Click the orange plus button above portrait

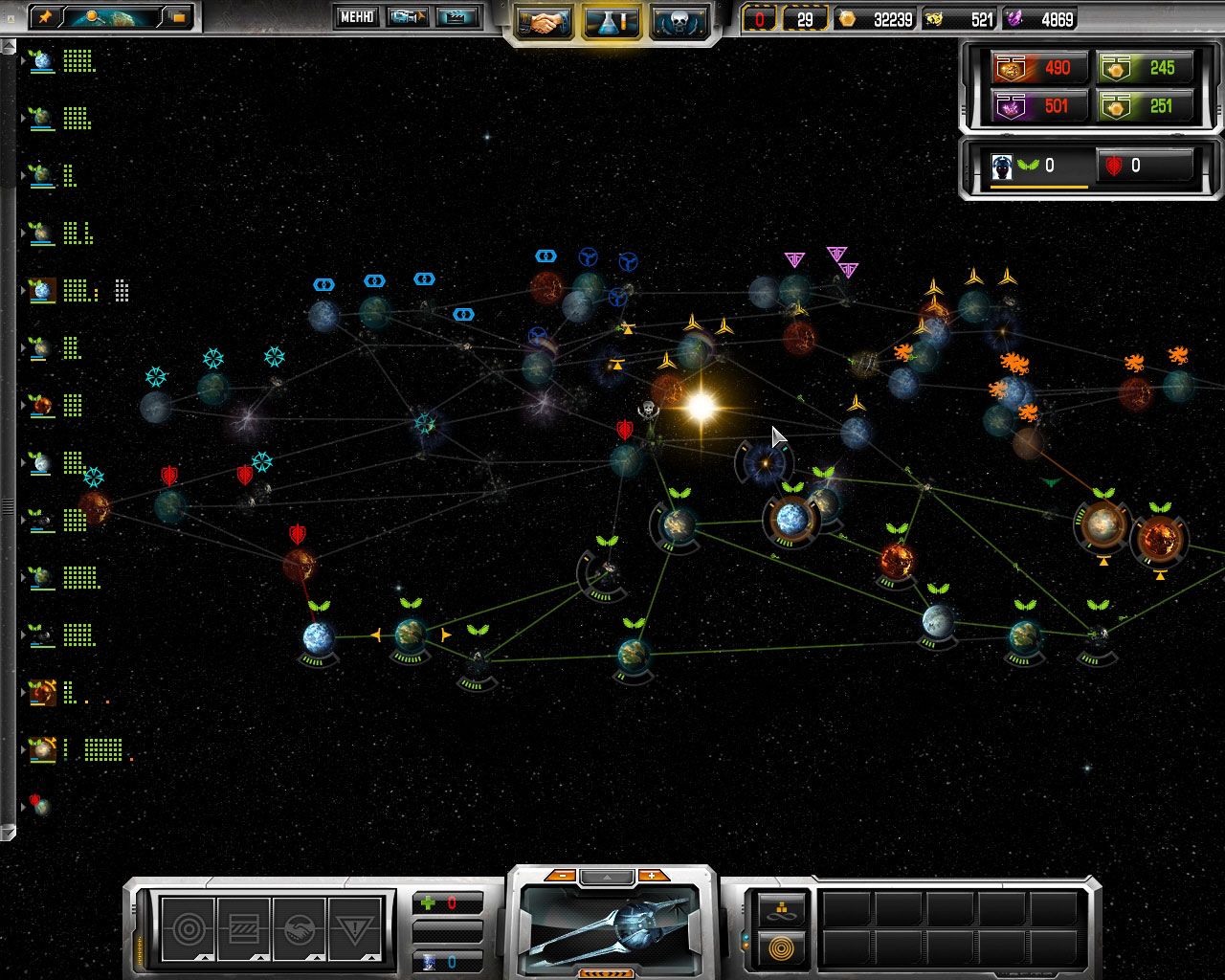[x=653, y=876]
